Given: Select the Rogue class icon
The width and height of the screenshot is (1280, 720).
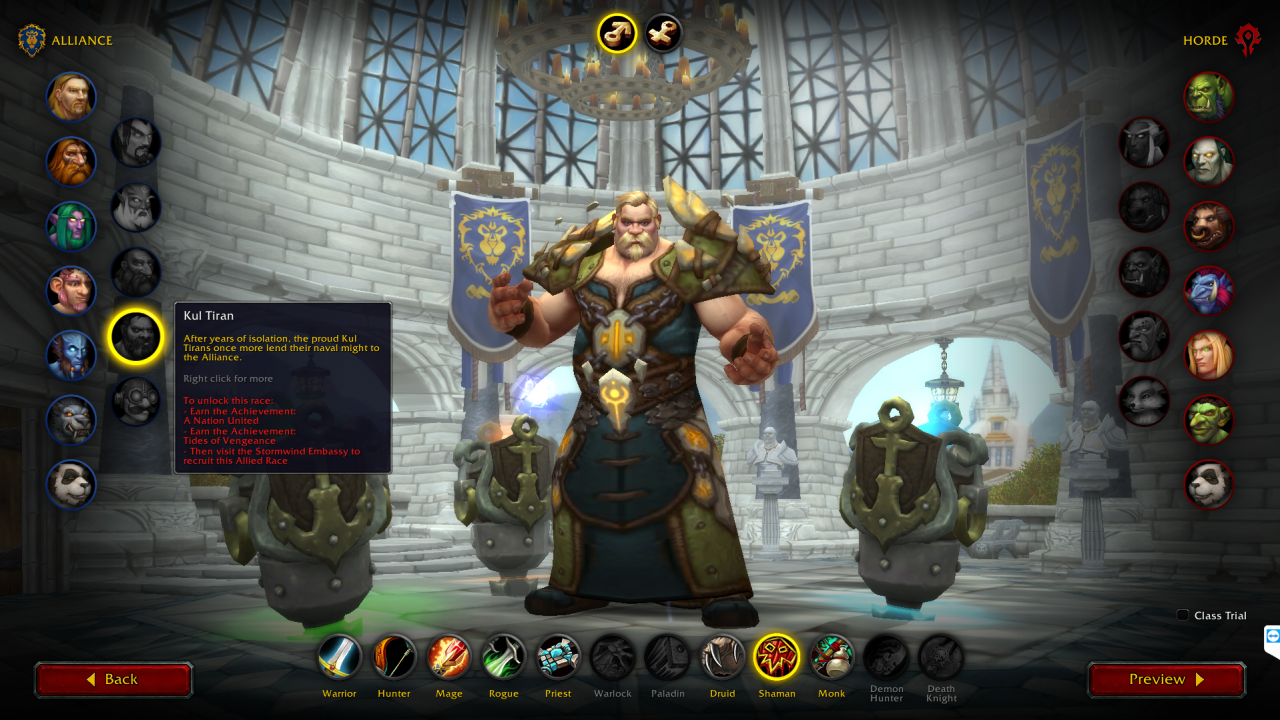Looking at the screenshot, I should (503, 656).
